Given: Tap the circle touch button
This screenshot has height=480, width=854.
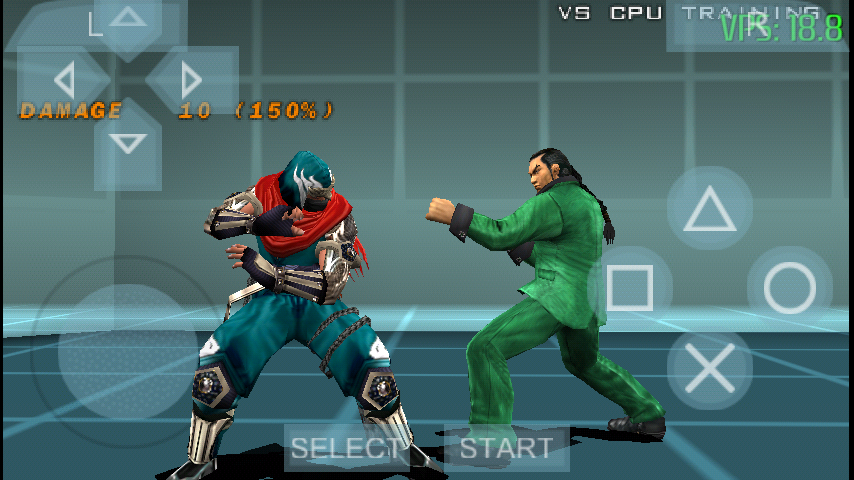Looking at the screenshot, I should (790, 288).
